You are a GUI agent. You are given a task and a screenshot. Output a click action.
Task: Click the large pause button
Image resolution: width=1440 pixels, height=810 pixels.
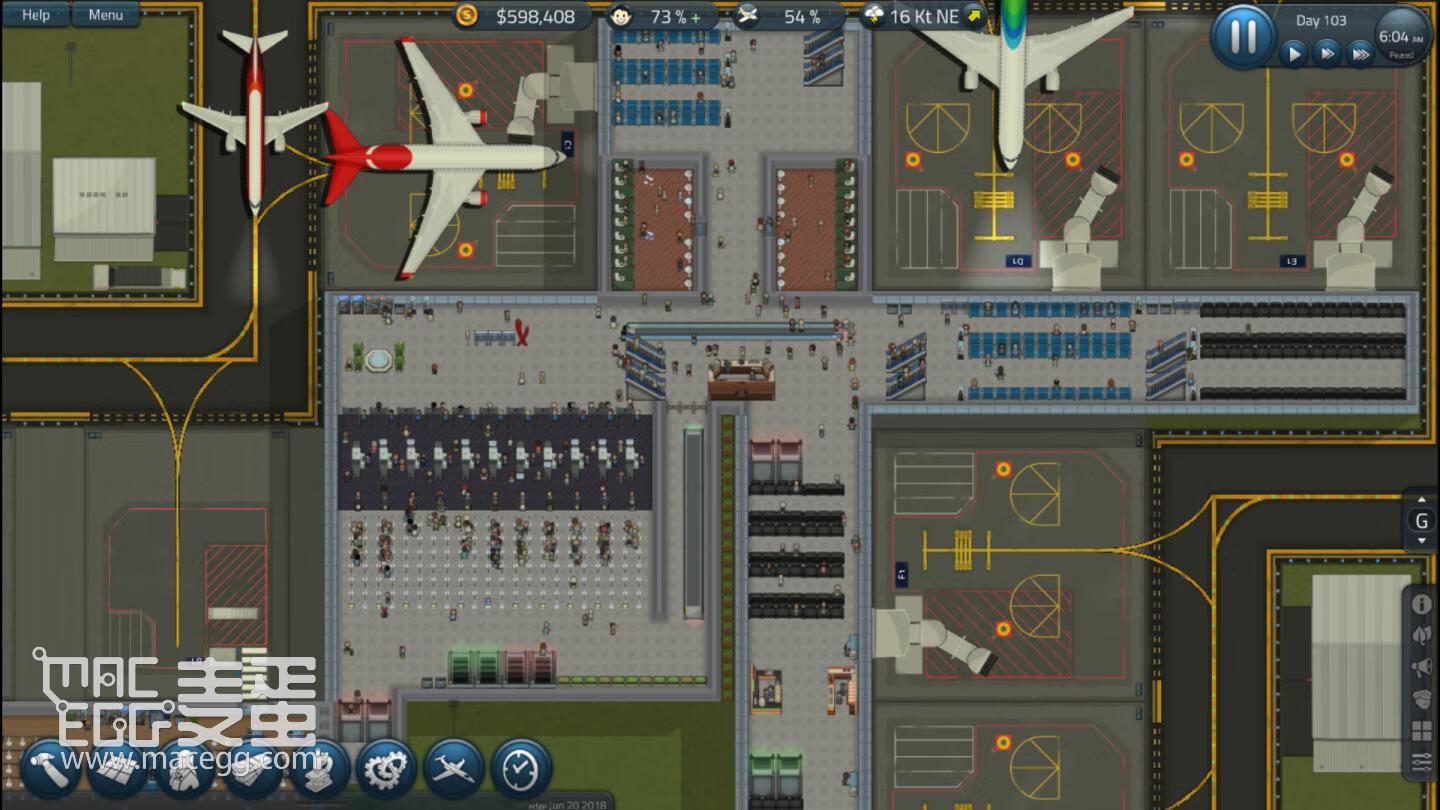click(1243, 37)
